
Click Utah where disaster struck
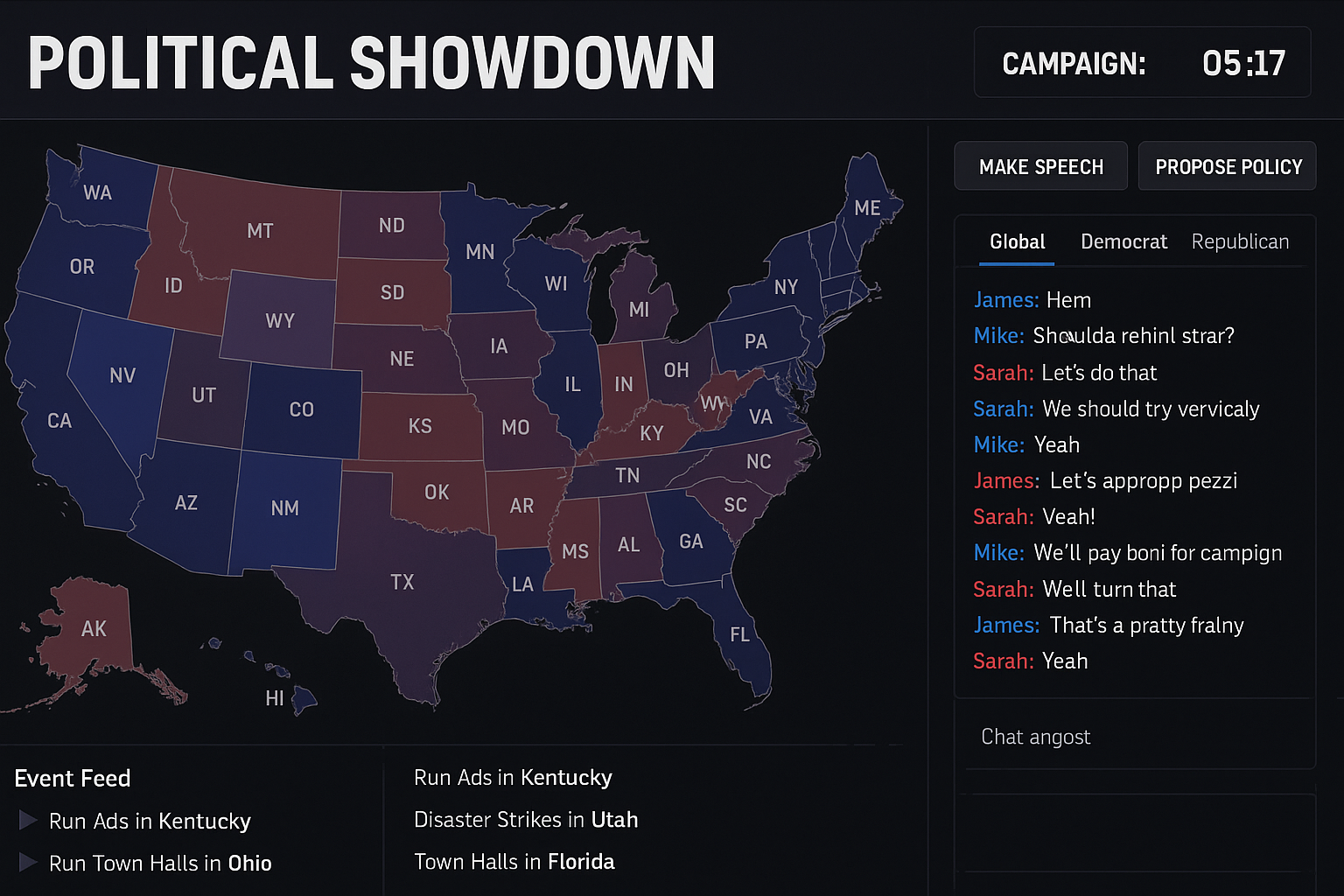pos(204,395)
